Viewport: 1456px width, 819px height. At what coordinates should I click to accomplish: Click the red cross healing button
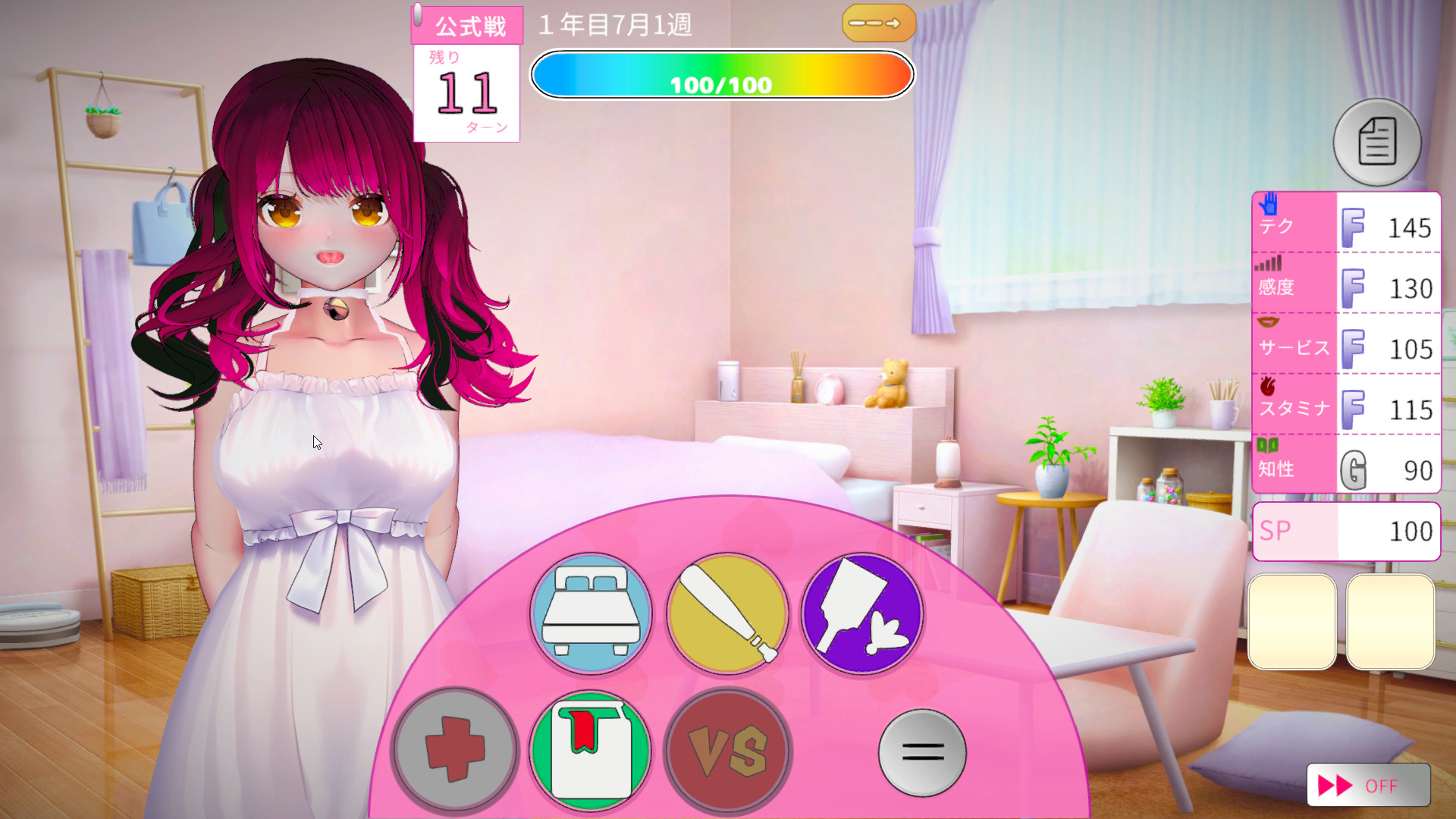point(455,750)
